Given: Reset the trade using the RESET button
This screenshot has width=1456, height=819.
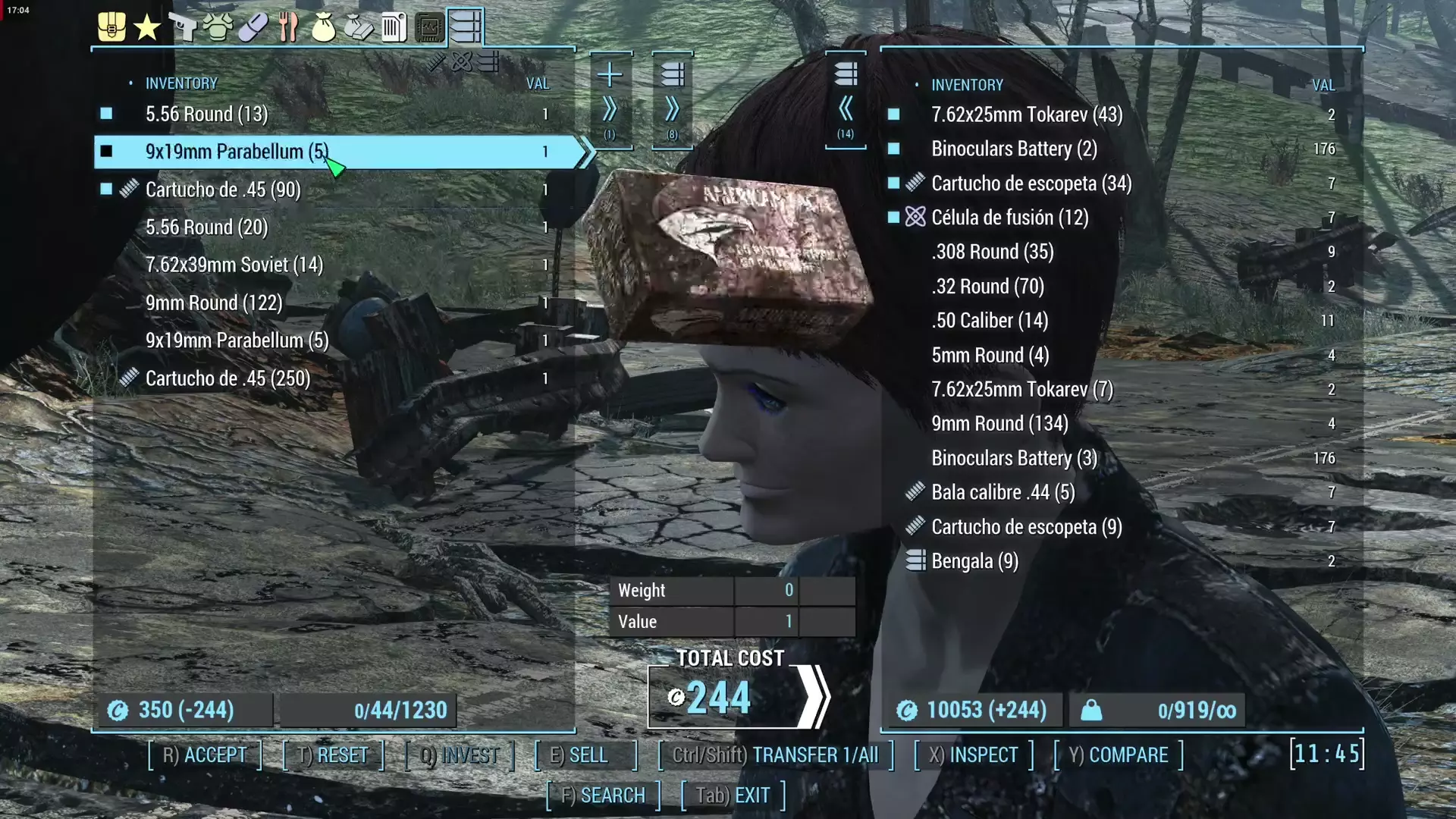Looking at the screenshot, I should pyautogui.click(x=333, y=755).
